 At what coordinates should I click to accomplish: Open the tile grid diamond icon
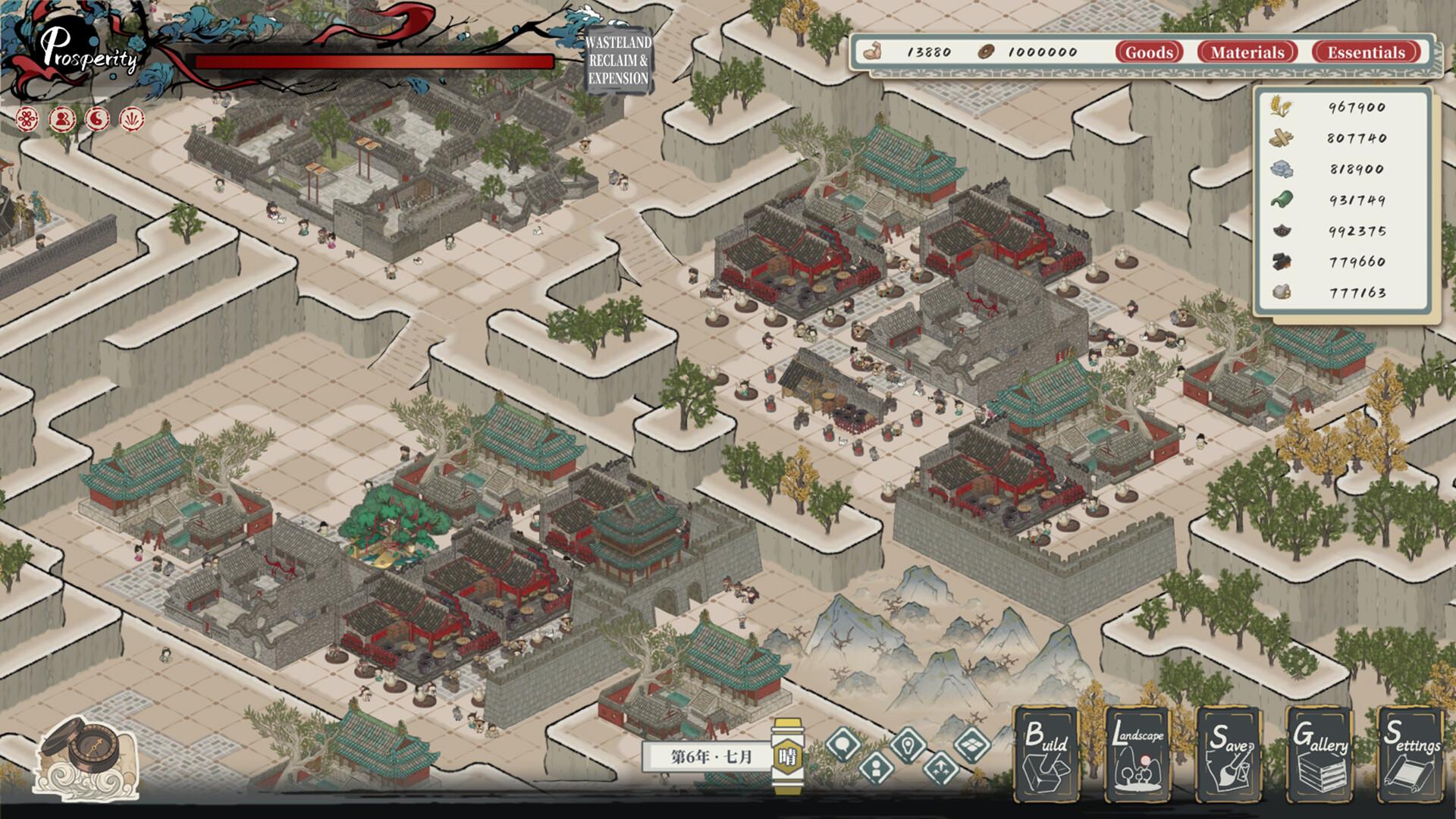[x=972, y=745]
